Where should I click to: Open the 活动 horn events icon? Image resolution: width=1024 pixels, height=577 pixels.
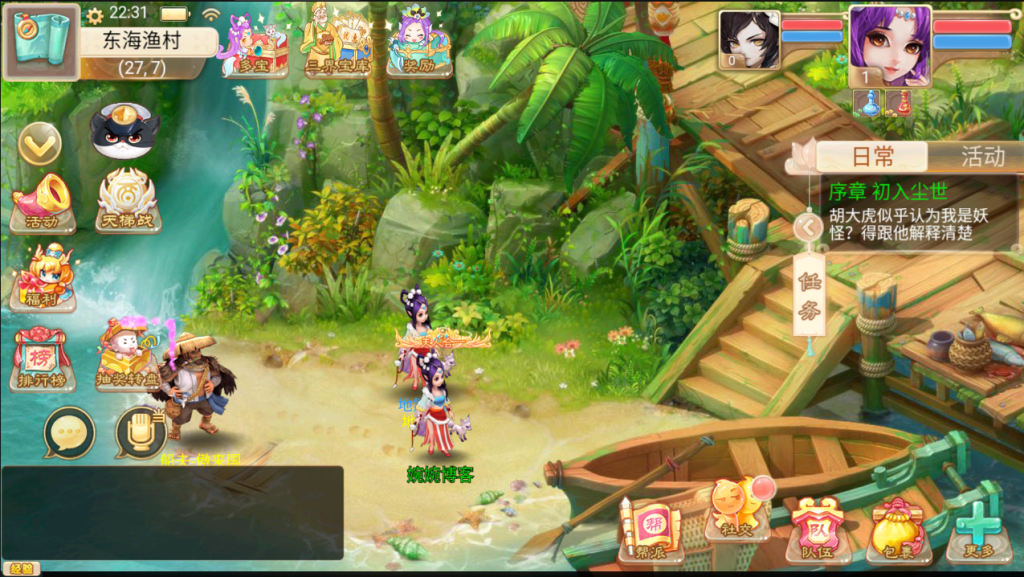point(42,203)
